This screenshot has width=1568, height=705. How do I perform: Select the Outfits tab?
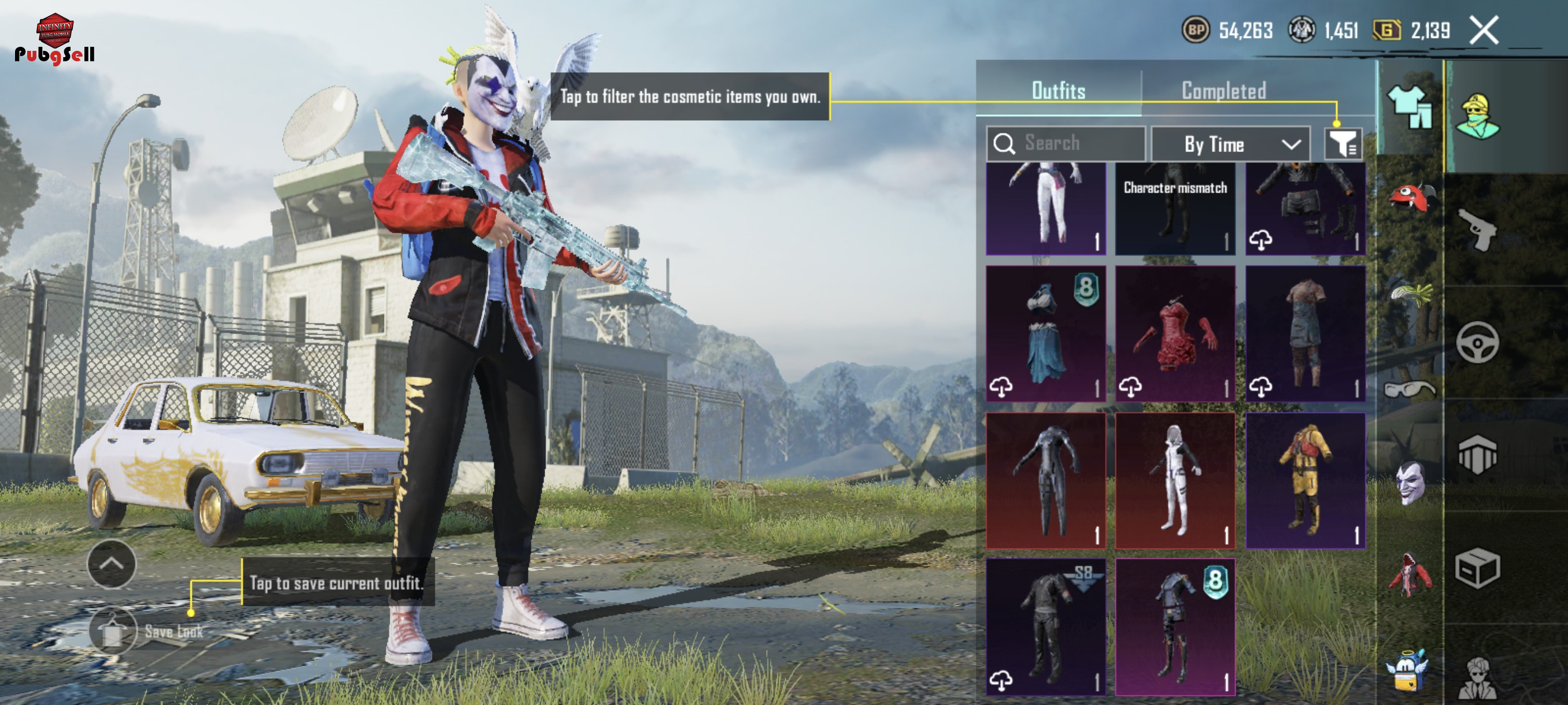tap(1058, 91)
